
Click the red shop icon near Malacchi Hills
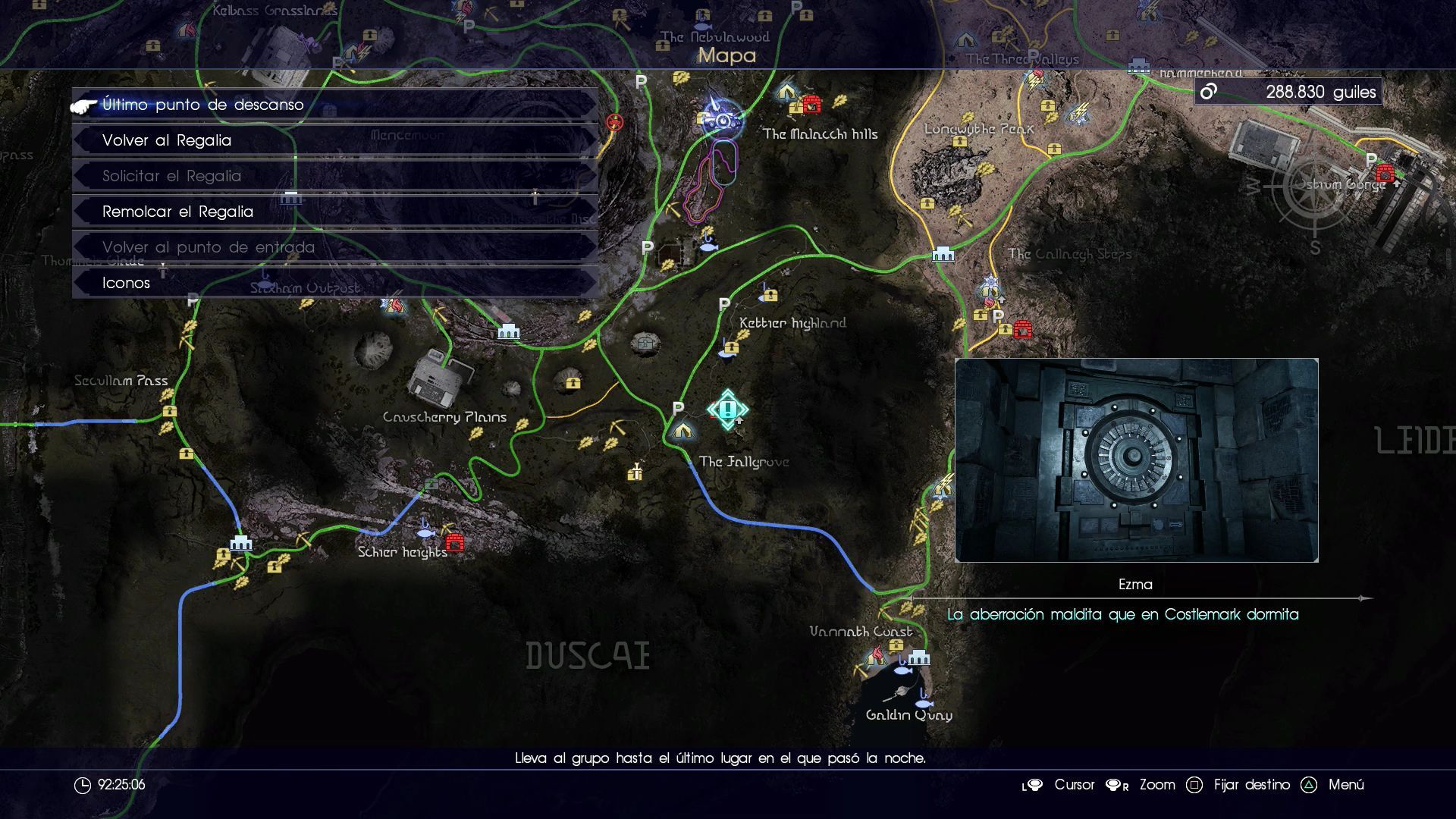coord(811,104)
